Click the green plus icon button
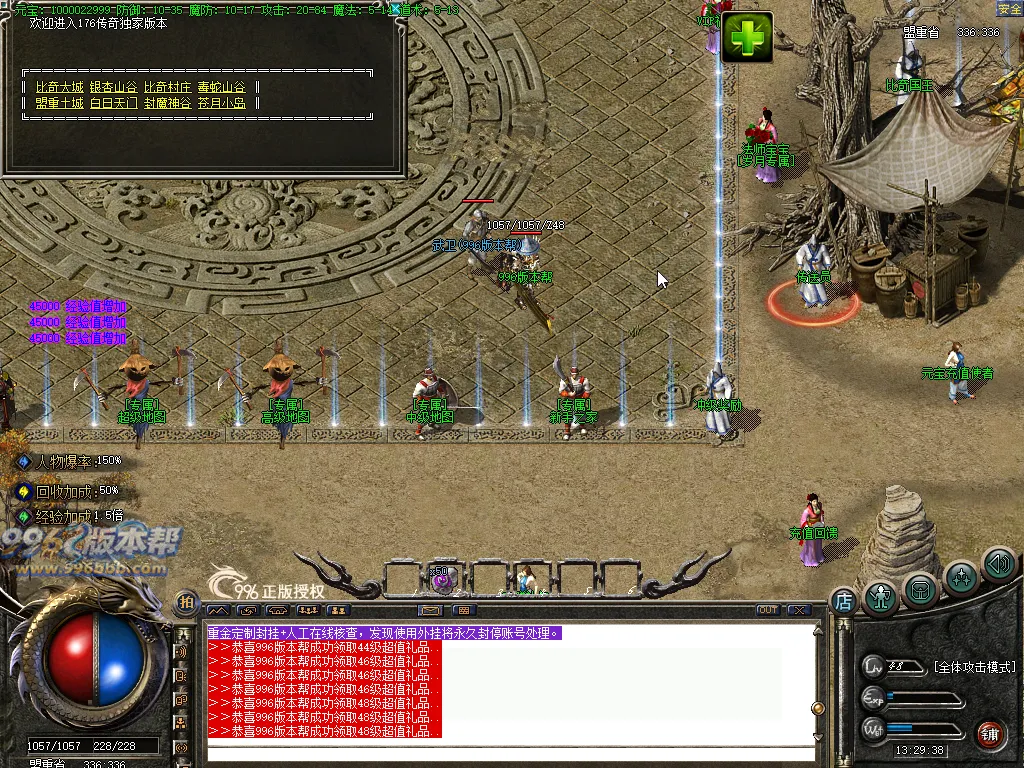Viewport: 1024px width, 768px height. (x=747, y=38)
